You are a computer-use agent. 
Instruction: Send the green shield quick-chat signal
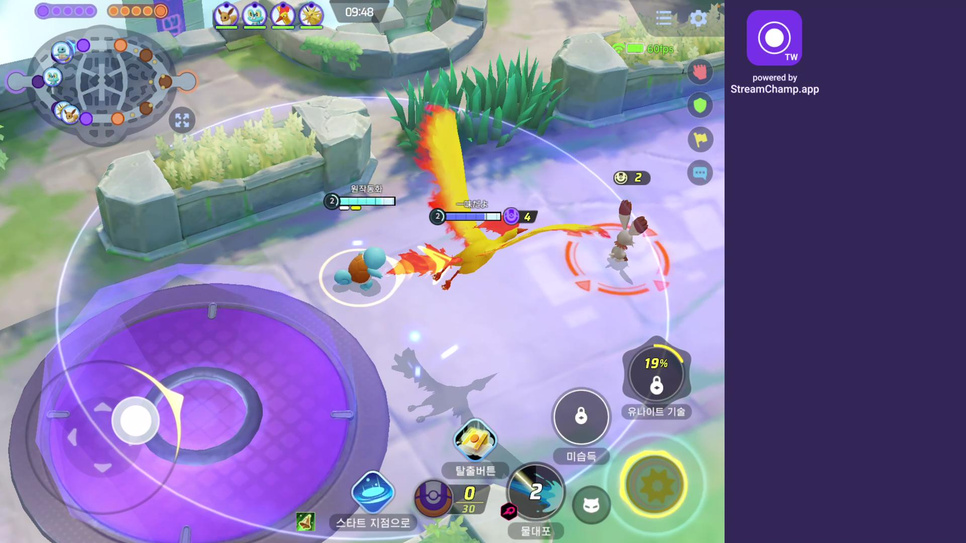coord(700,105)
